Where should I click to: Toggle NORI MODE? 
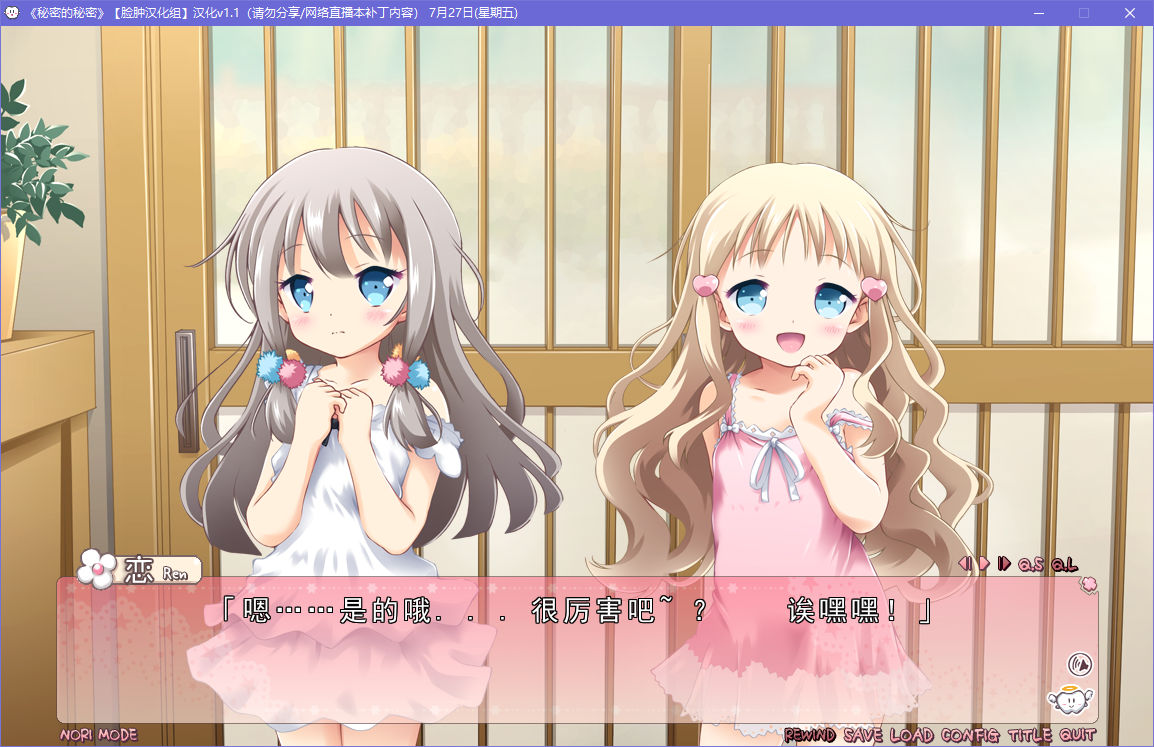click(98, 735)
